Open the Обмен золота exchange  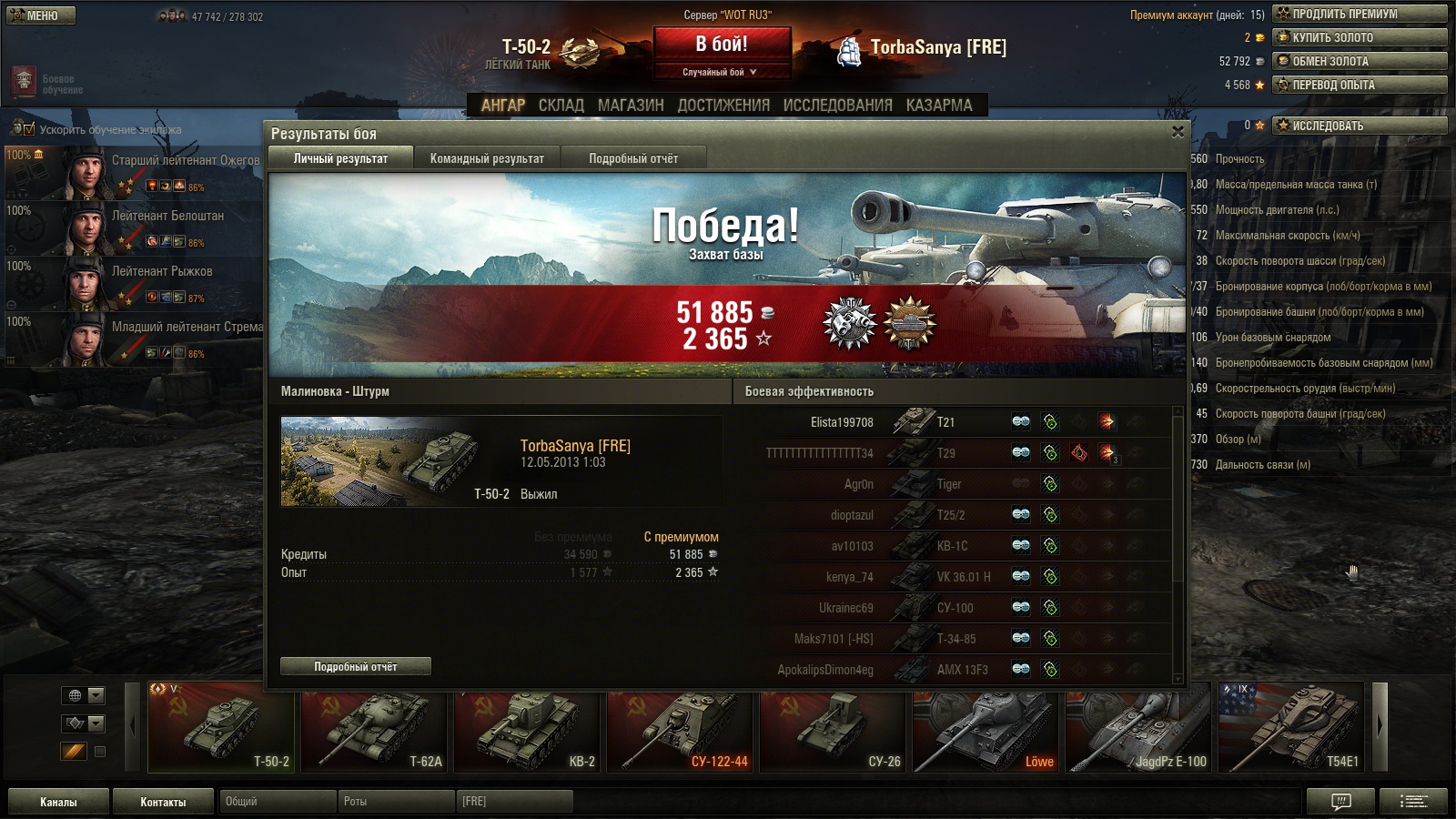[1360, 61]
